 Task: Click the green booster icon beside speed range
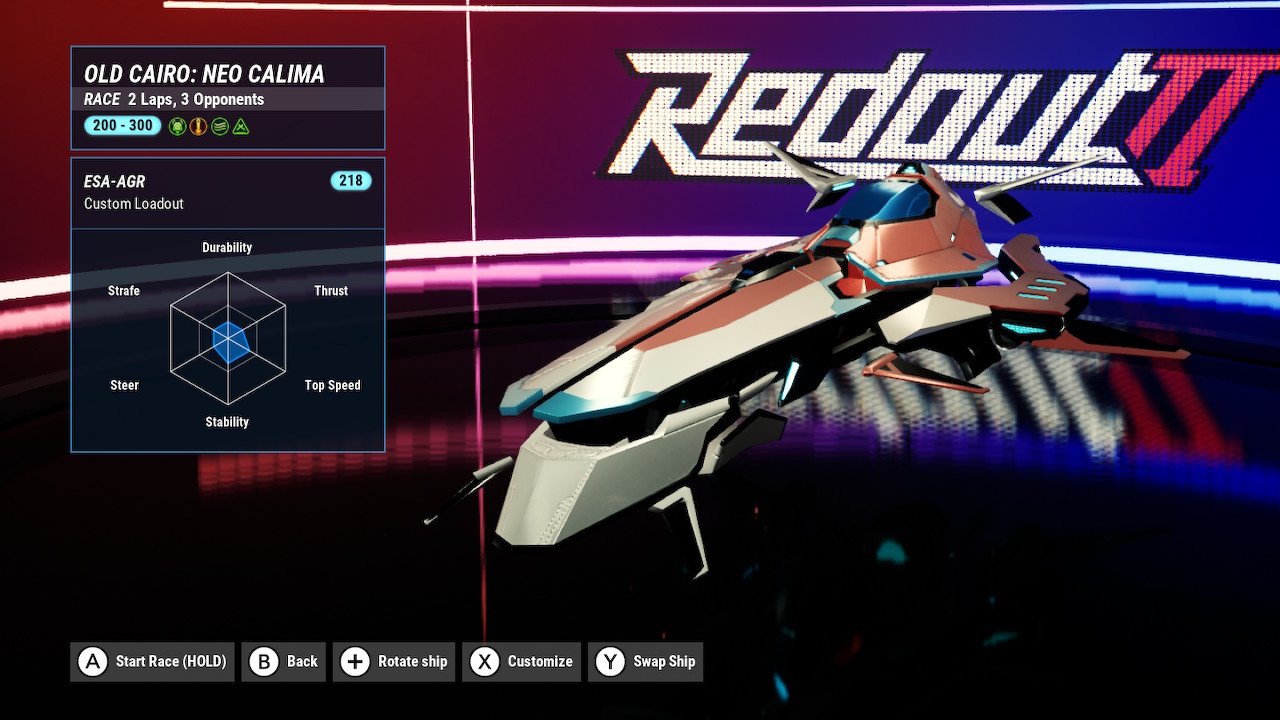177,126
